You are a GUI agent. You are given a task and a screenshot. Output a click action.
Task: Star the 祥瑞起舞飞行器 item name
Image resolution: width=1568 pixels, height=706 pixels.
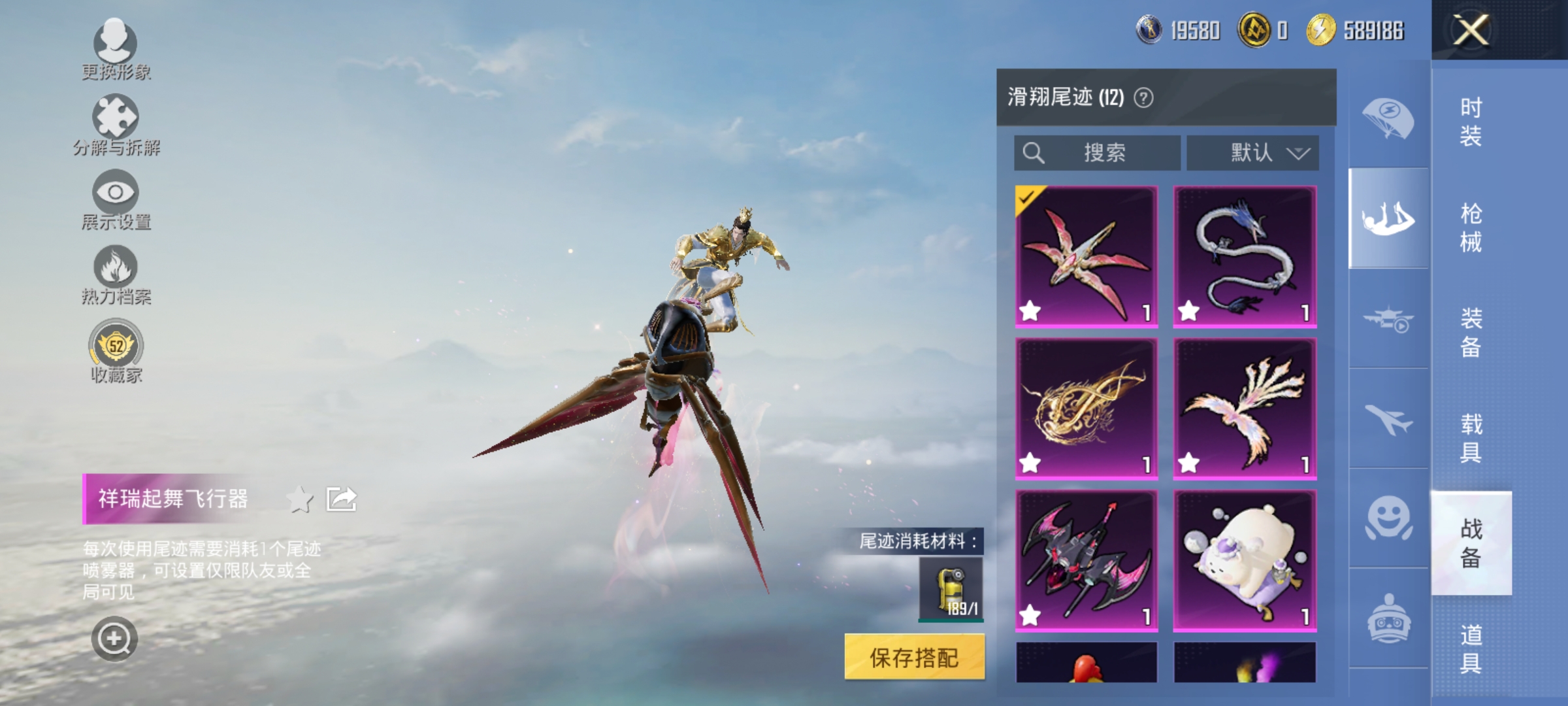coord(300,498)
